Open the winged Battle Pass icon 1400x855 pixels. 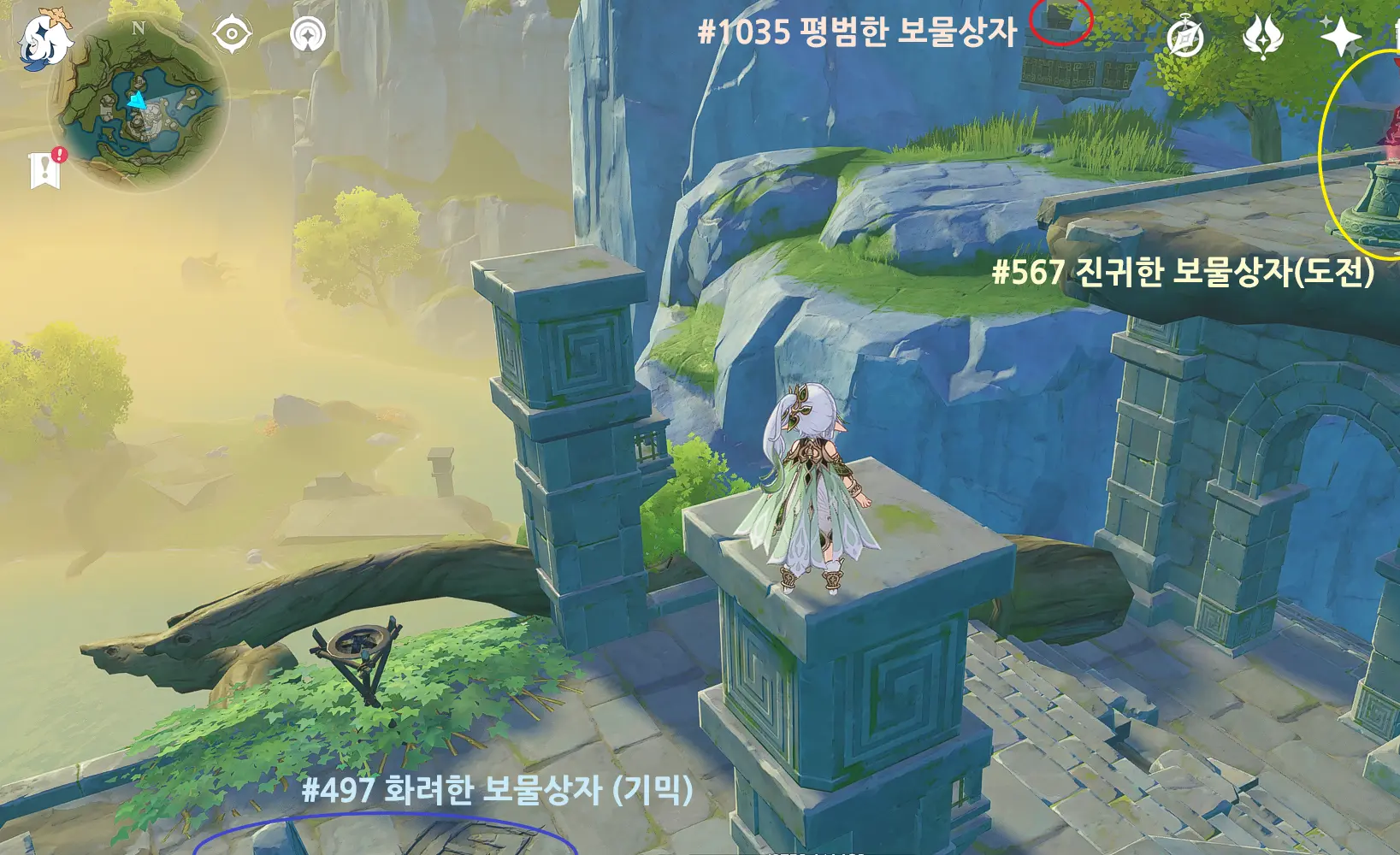point(1262,38)
